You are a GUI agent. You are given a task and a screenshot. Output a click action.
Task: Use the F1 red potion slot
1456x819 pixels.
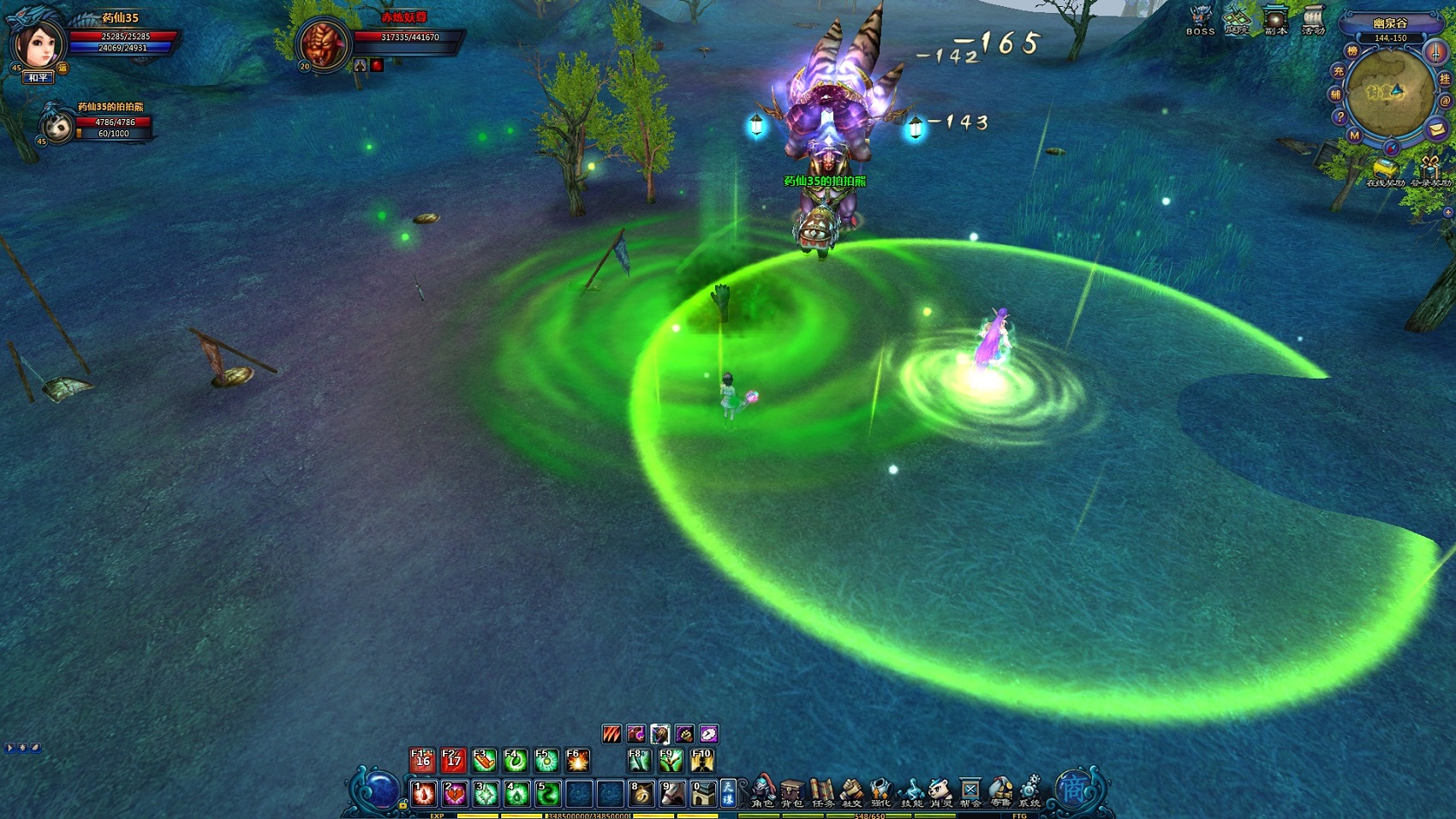[423, 760]
